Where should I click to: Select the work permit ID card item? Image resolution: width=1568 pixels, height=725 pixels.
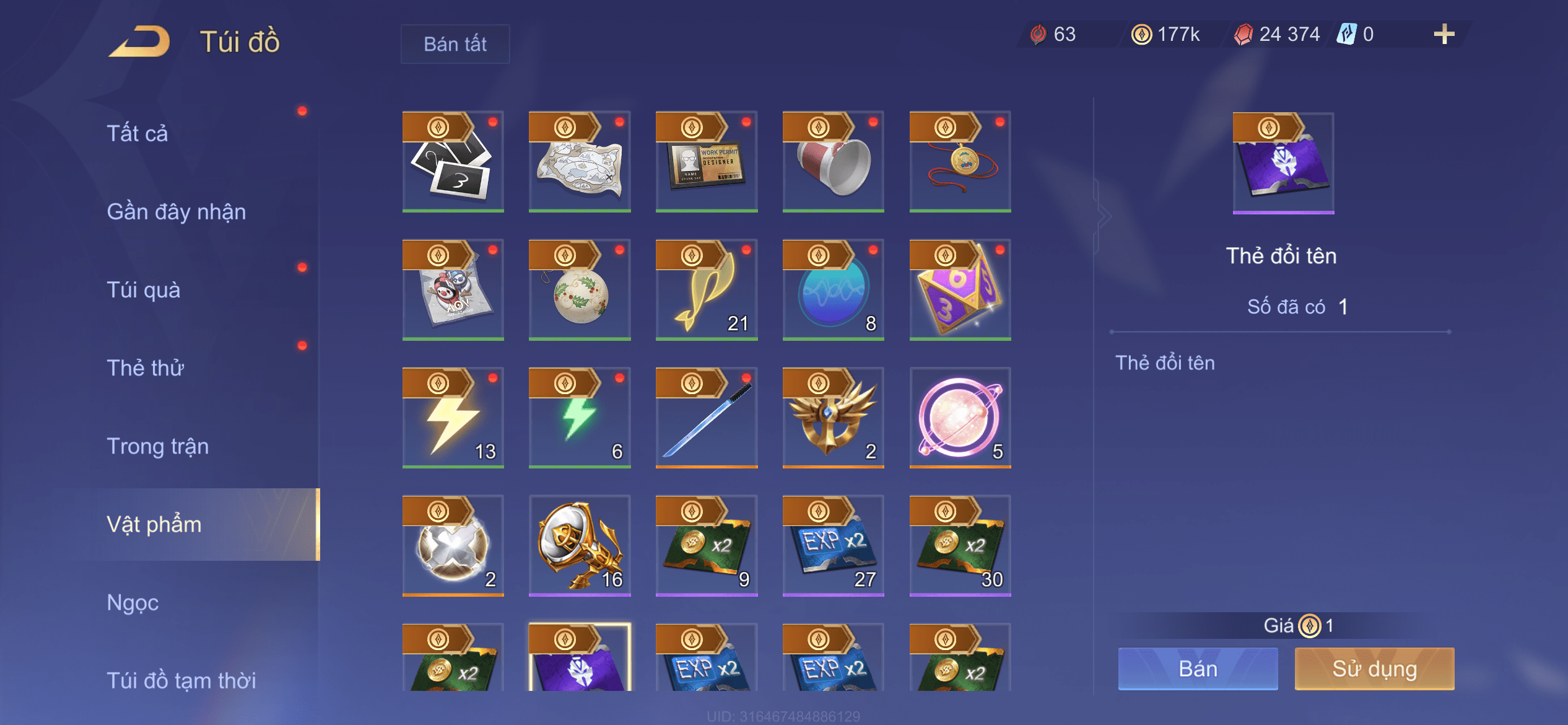[x=707, y=162]
